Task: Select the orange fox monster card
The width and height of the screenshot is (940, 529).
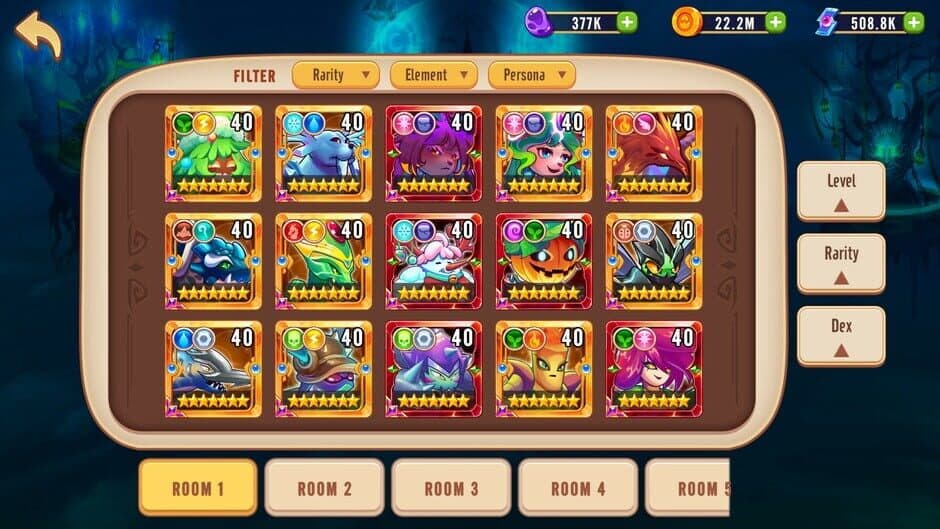Action: click(544, 369)
